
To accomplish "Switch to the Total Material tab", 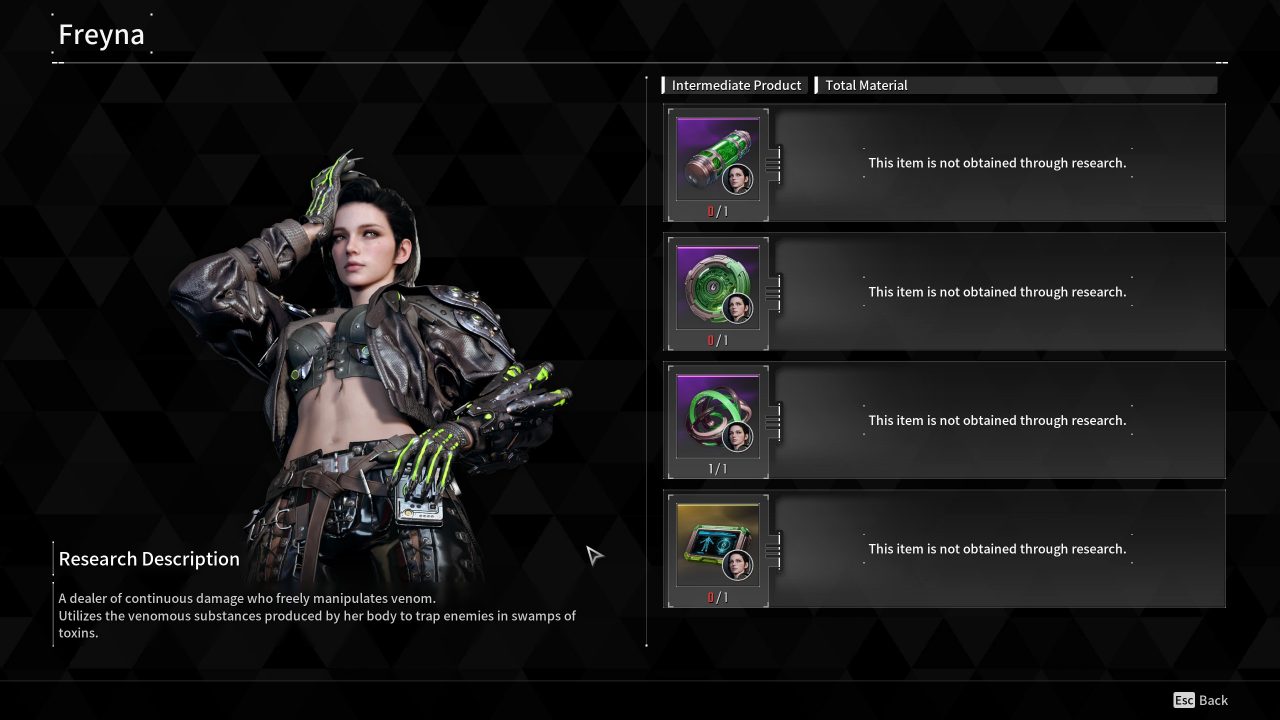I will pos(866,85).
